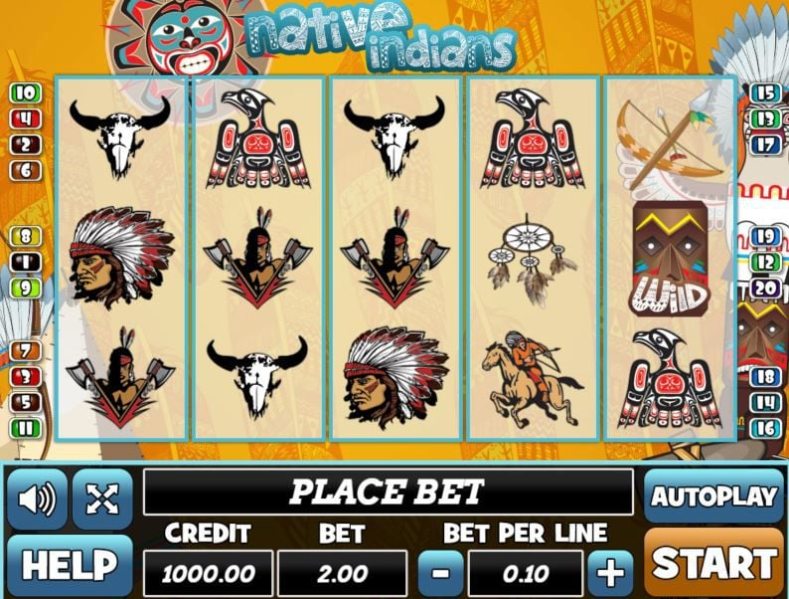Pick payline marker 20
This screenshot has width=789, height=599.
(x=765, y=288)
